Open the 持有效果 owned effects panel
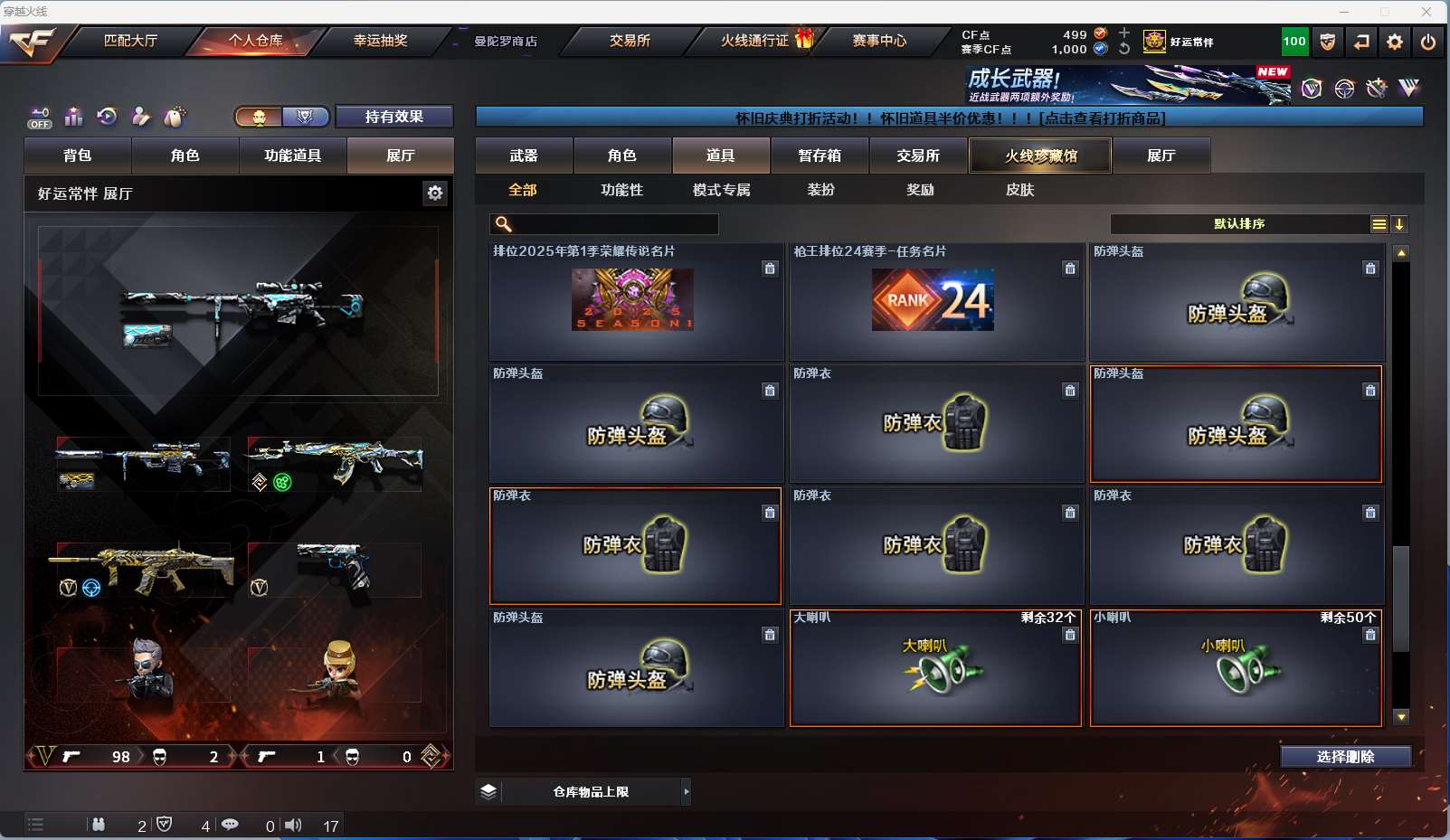The image size is (1450, 840). coord(393,117)
